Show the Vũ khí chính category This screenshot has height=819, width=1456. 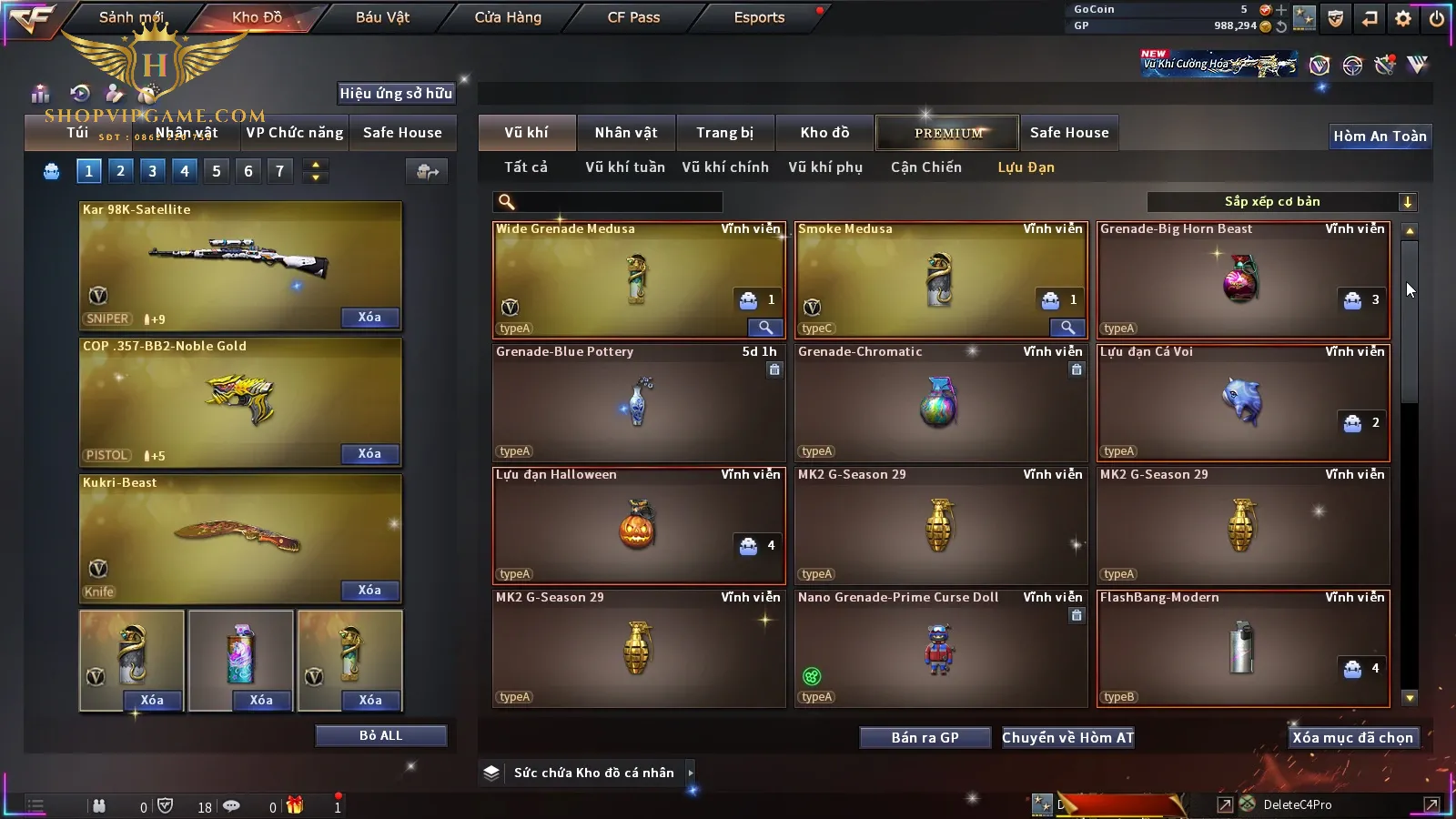click(725, 167)
